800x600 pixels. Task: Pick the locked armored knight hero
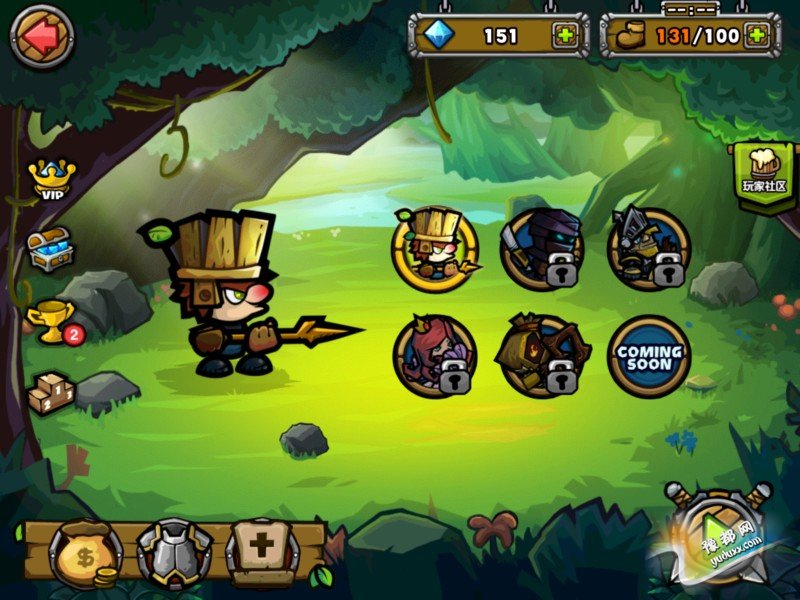648,249
